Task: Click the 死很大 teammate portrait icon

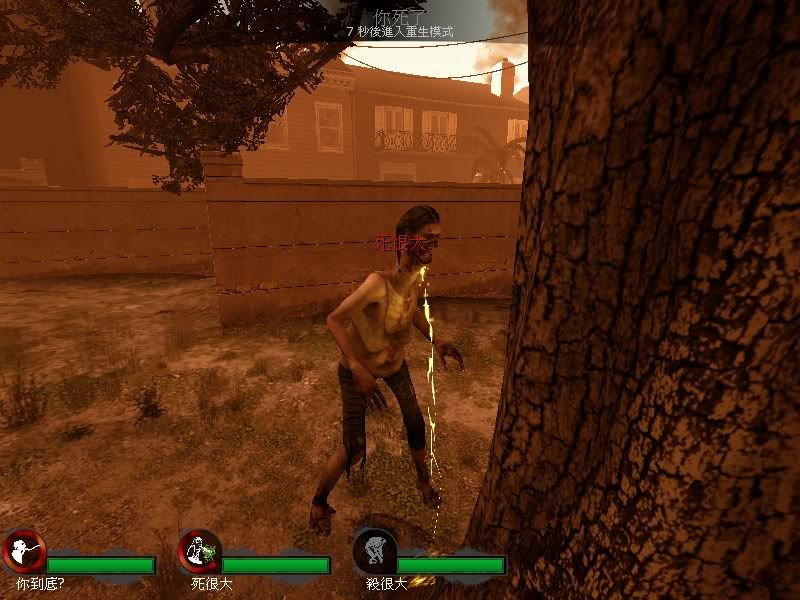Action: (199, 551)
